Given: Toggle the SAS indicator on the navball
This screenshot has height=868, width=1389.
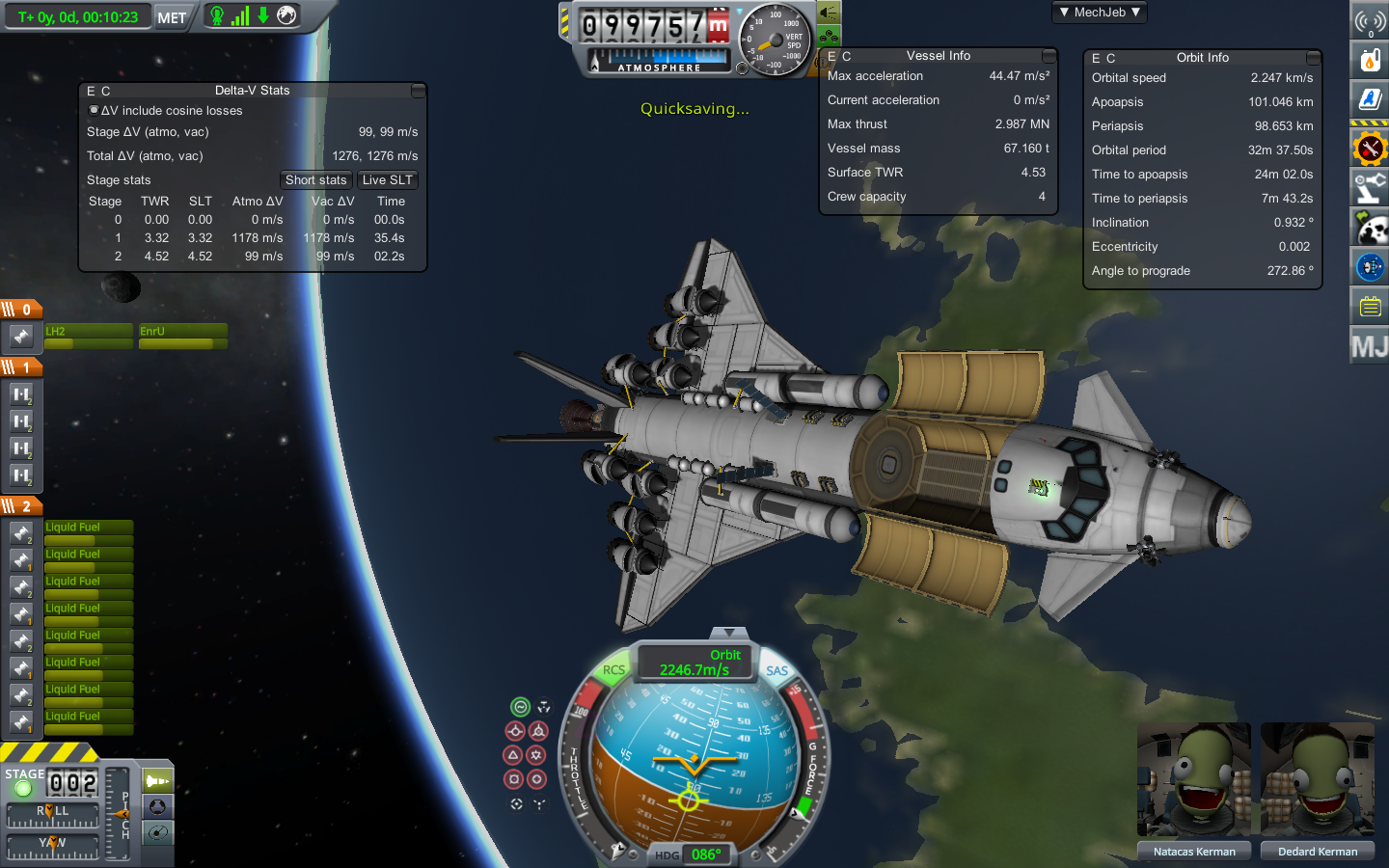Looking at the screenshot, I should [777, 670].
